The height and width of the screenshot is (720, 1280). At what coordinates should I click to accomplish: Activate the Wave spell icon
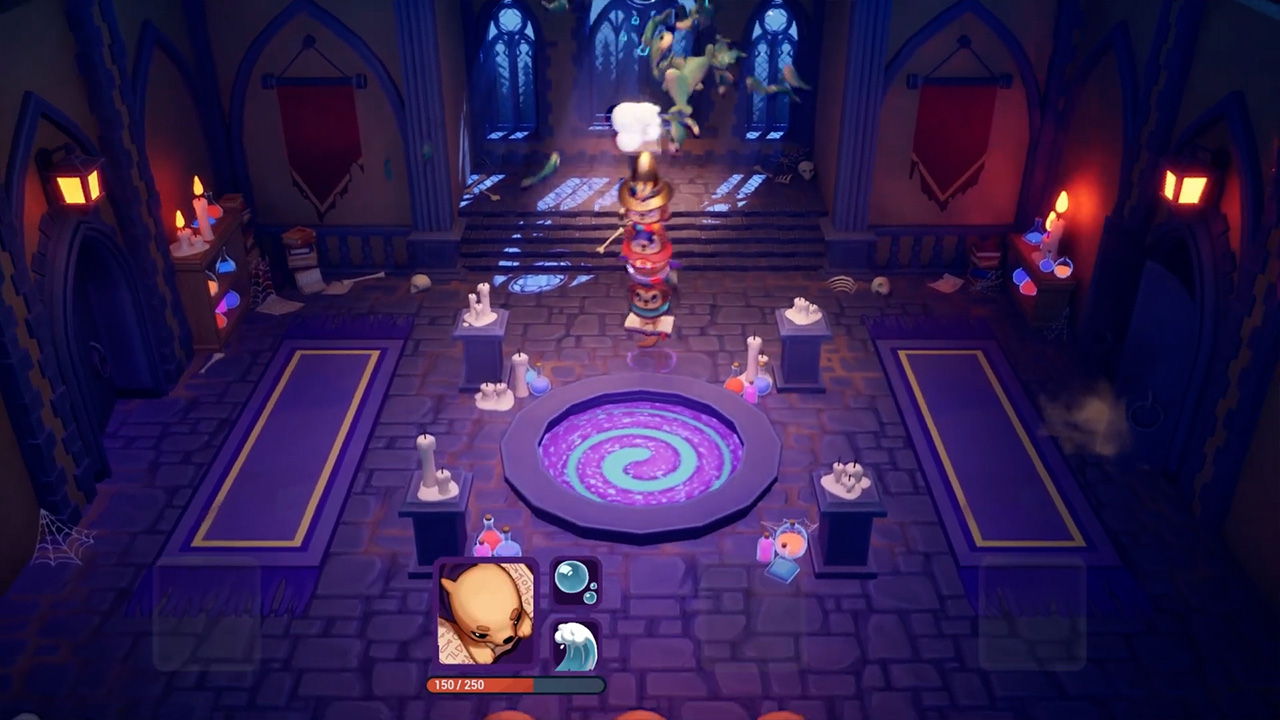coord(578,645)
